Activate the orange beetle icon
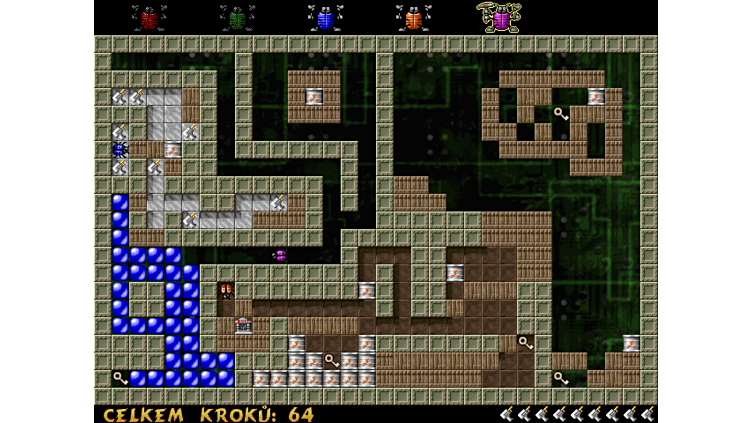 [x=413, y=17]
